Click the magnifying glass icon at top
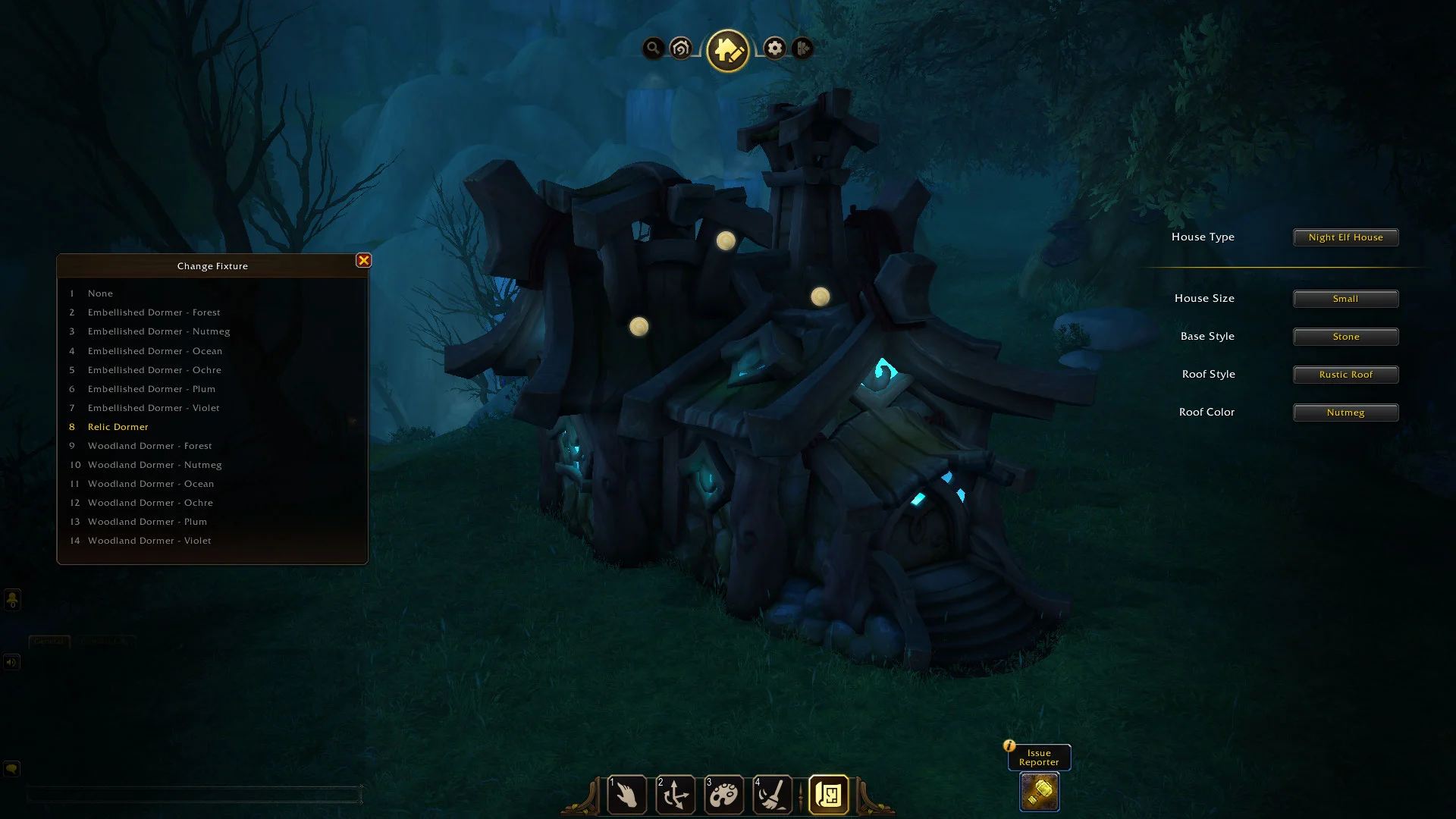 (x=653, y=49)
